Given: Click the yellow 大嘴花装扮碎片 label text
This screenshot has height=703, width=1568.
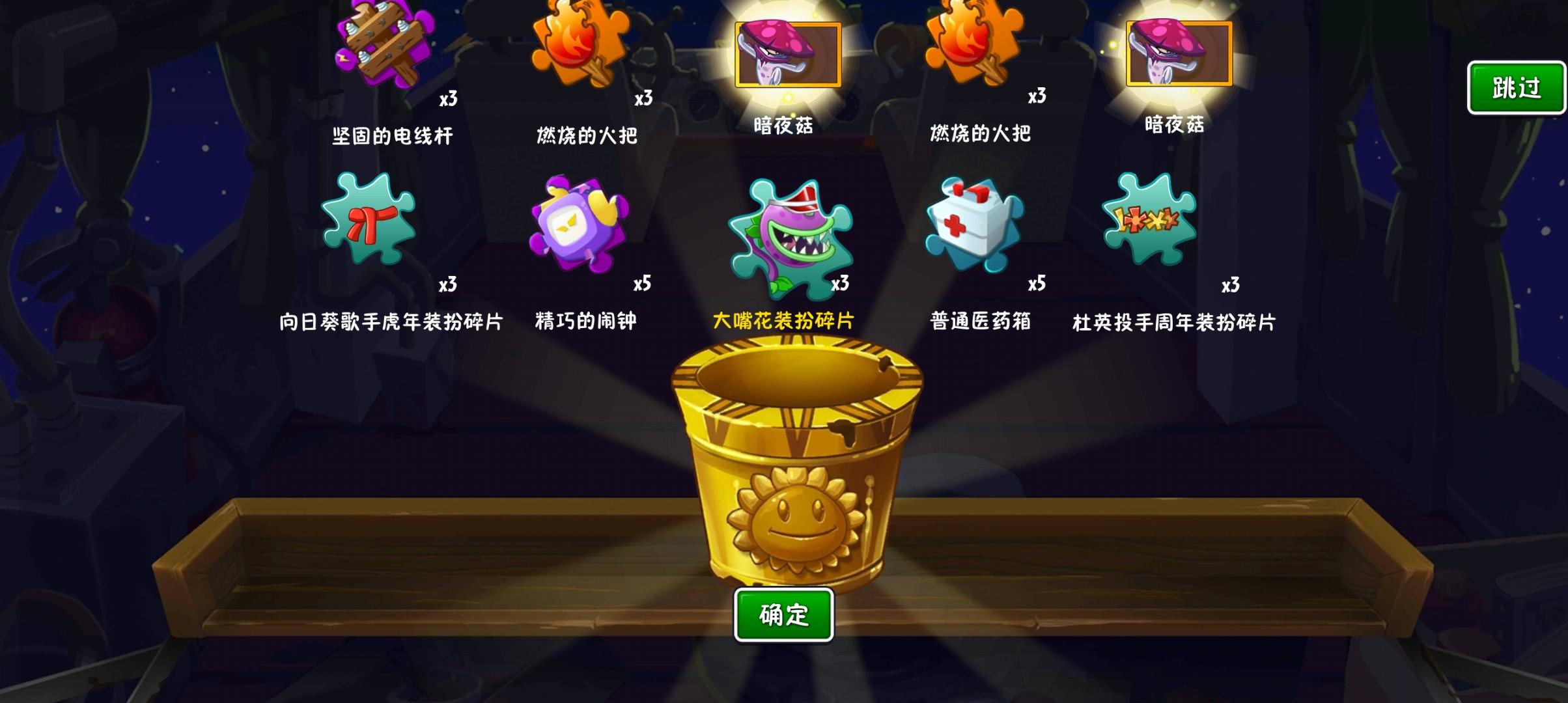Looking at the screenshot, I should pyautogui.click(x=784, y=320).
